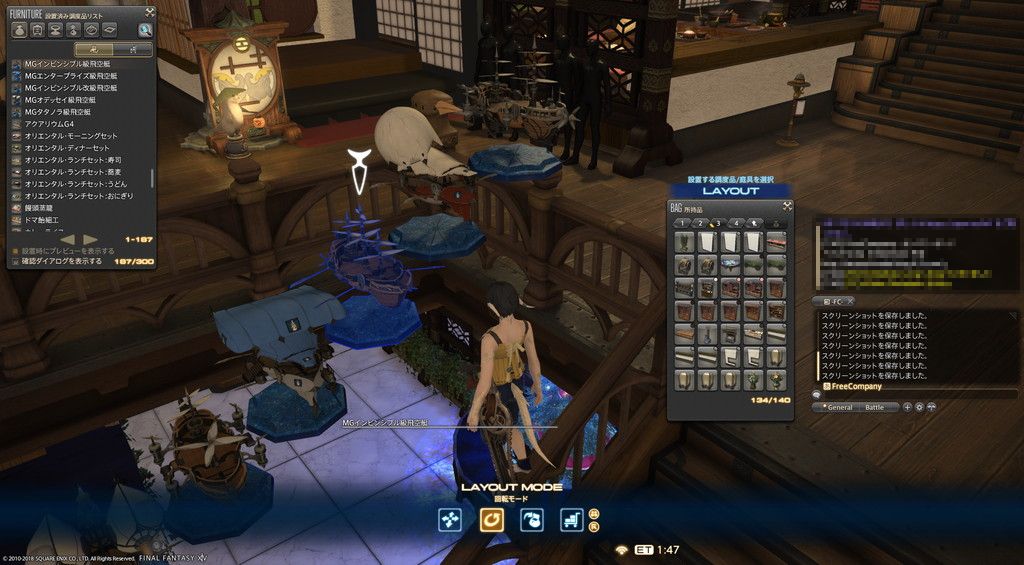Select MGエンタープライズ級飛空艇 in furniture list
Screen dimensions: 1024x565
[x=74, y=76]
